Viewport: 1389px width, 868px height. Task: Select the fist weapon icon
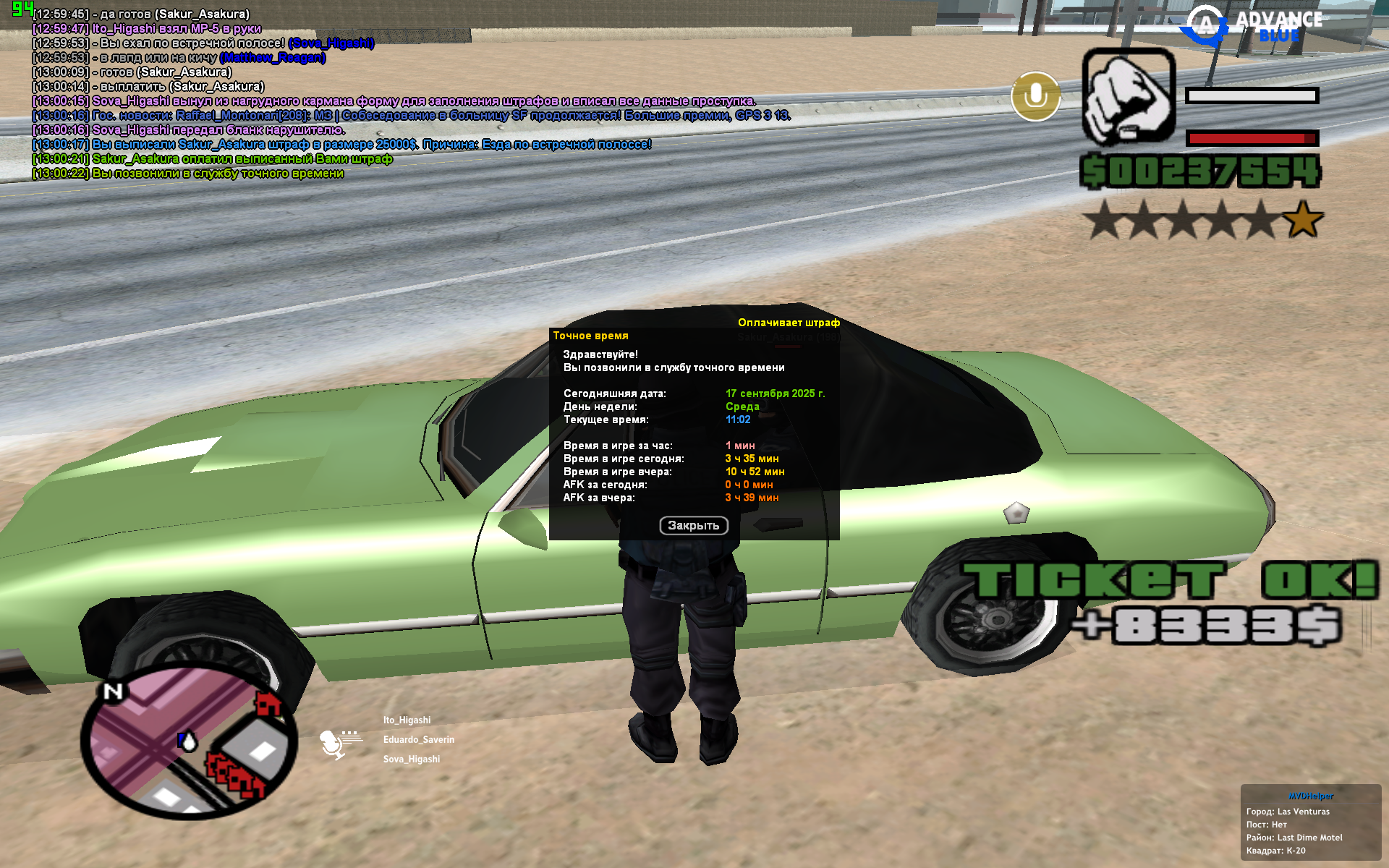pos(1128,97)
